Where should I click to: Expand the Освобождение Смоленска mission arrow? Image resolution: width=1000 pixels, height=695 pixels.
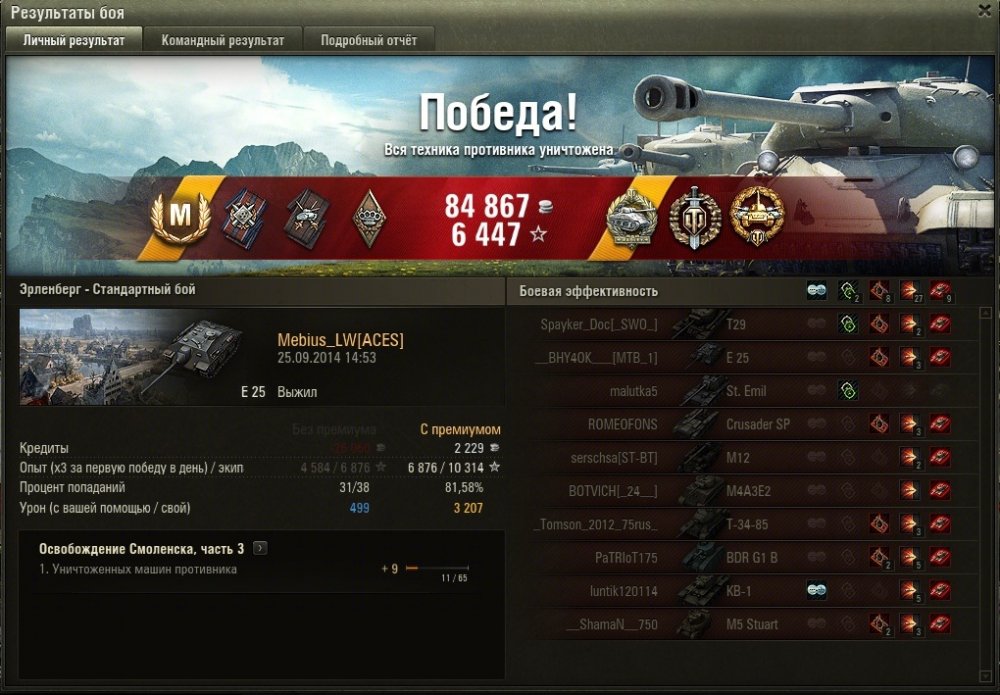tap(261, 548)
